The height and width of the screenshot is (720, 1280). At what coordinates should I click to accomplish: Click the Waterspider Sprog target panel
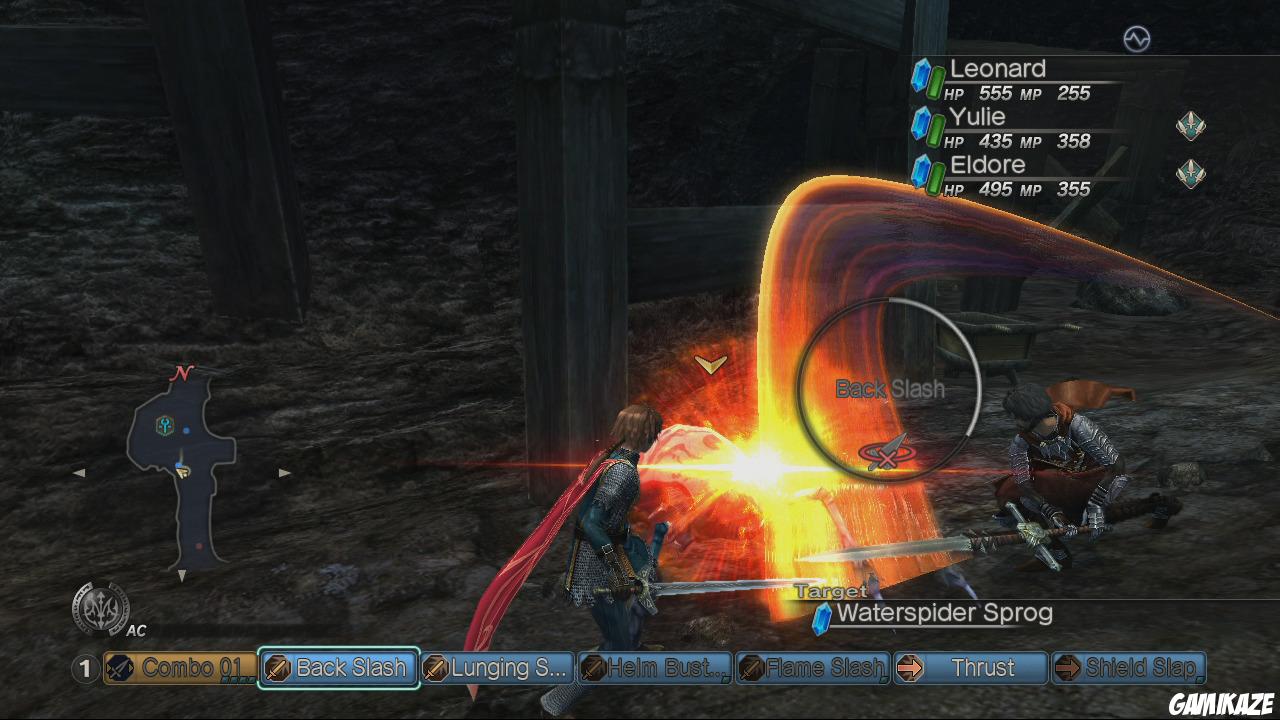pyautogui.click(x=943, y=613)
